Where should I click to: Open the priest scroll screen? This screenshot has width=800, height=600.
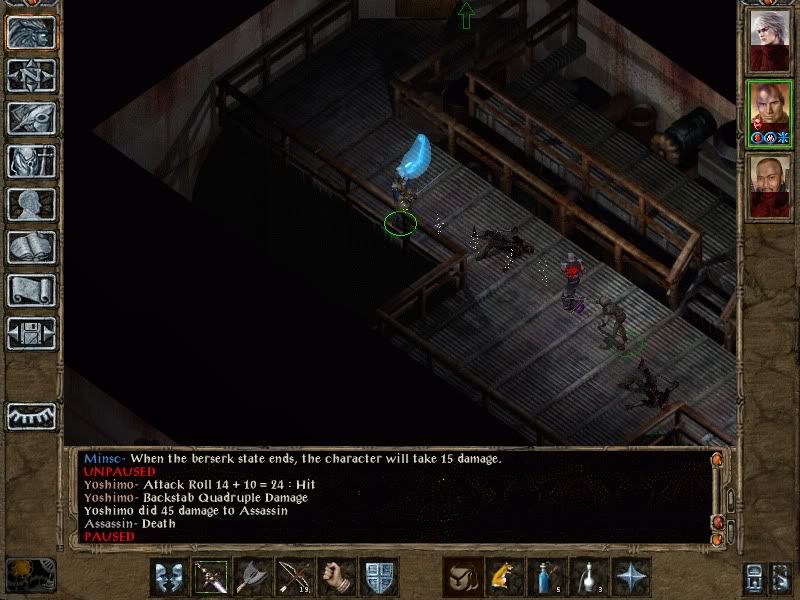click(31, 290)
